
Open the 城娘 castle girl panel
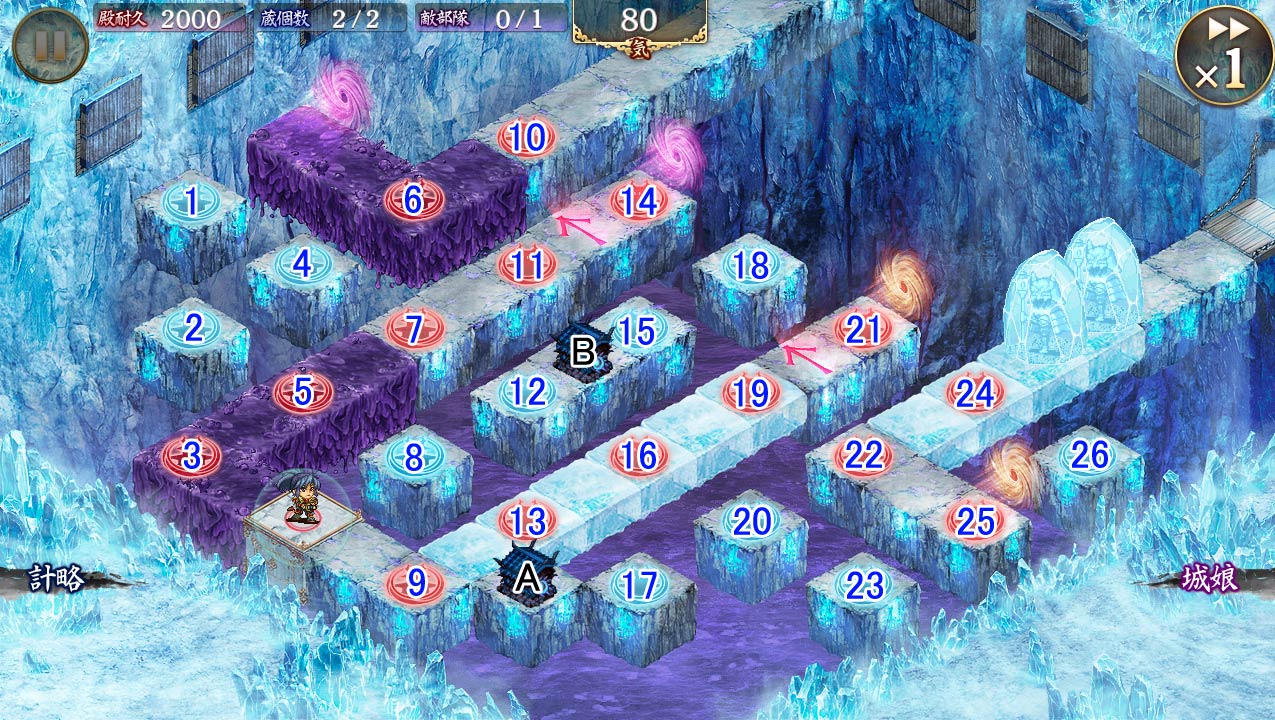pos(1210,579)
